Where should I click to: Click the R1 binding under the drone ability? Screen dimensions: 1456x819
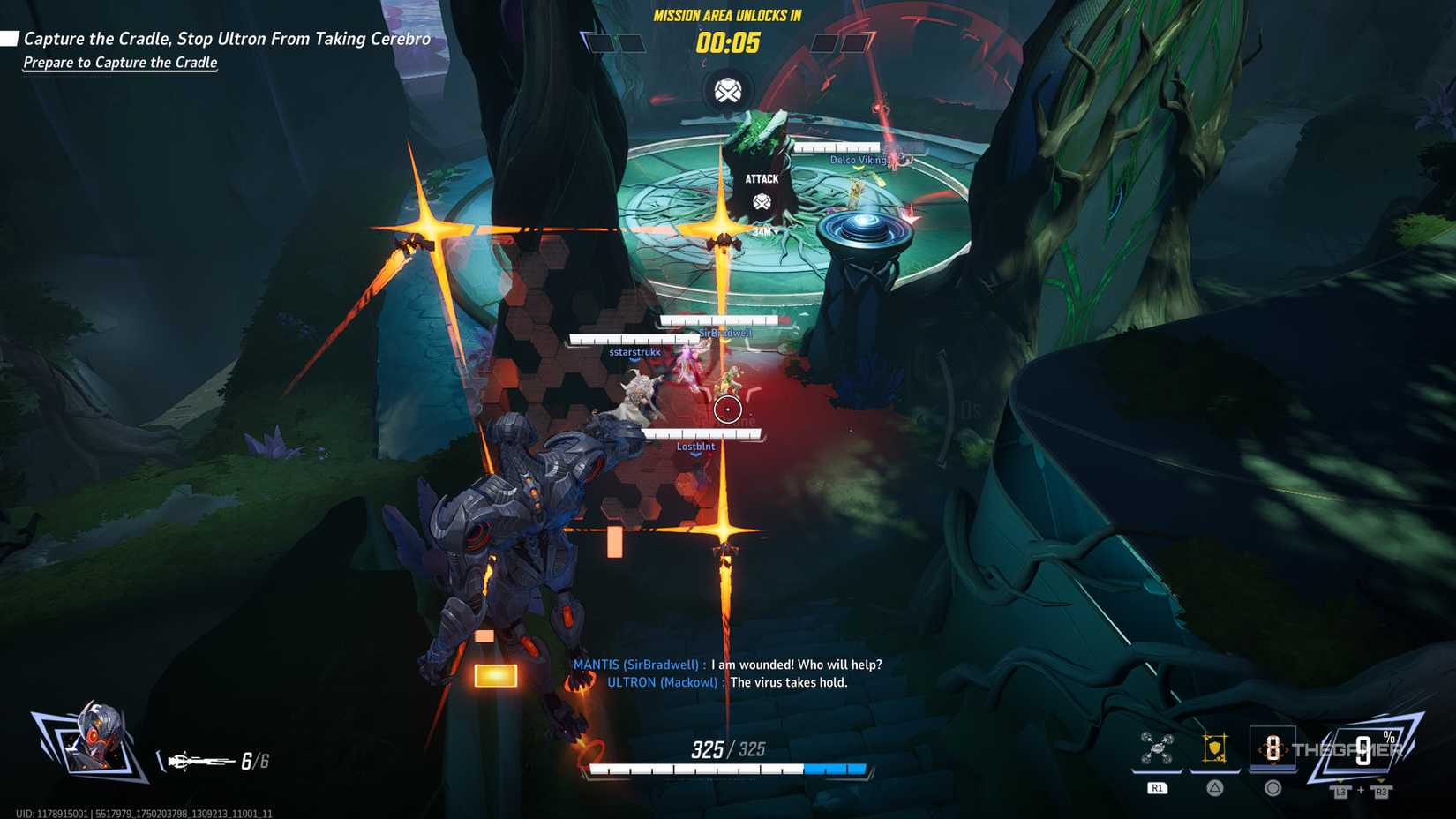(1157, 788)
